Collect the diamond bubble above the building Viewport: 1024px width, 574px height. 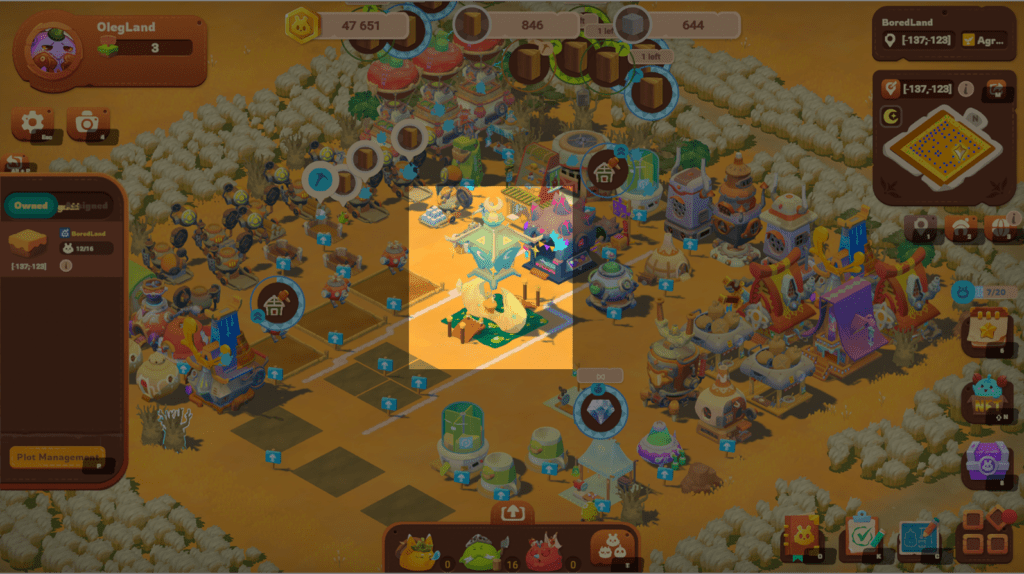601,410
